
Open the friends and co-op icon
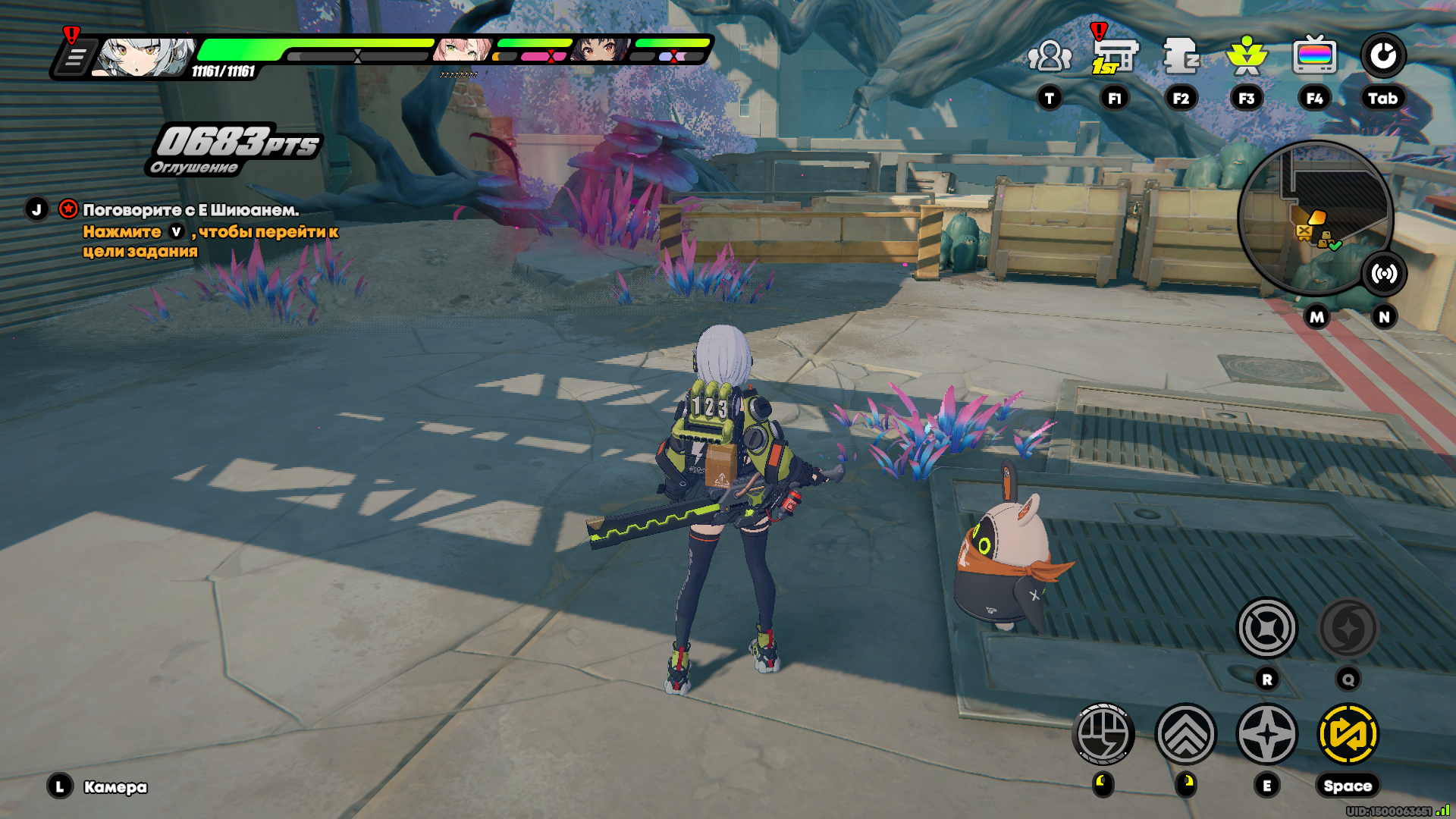pos(1050,56)
